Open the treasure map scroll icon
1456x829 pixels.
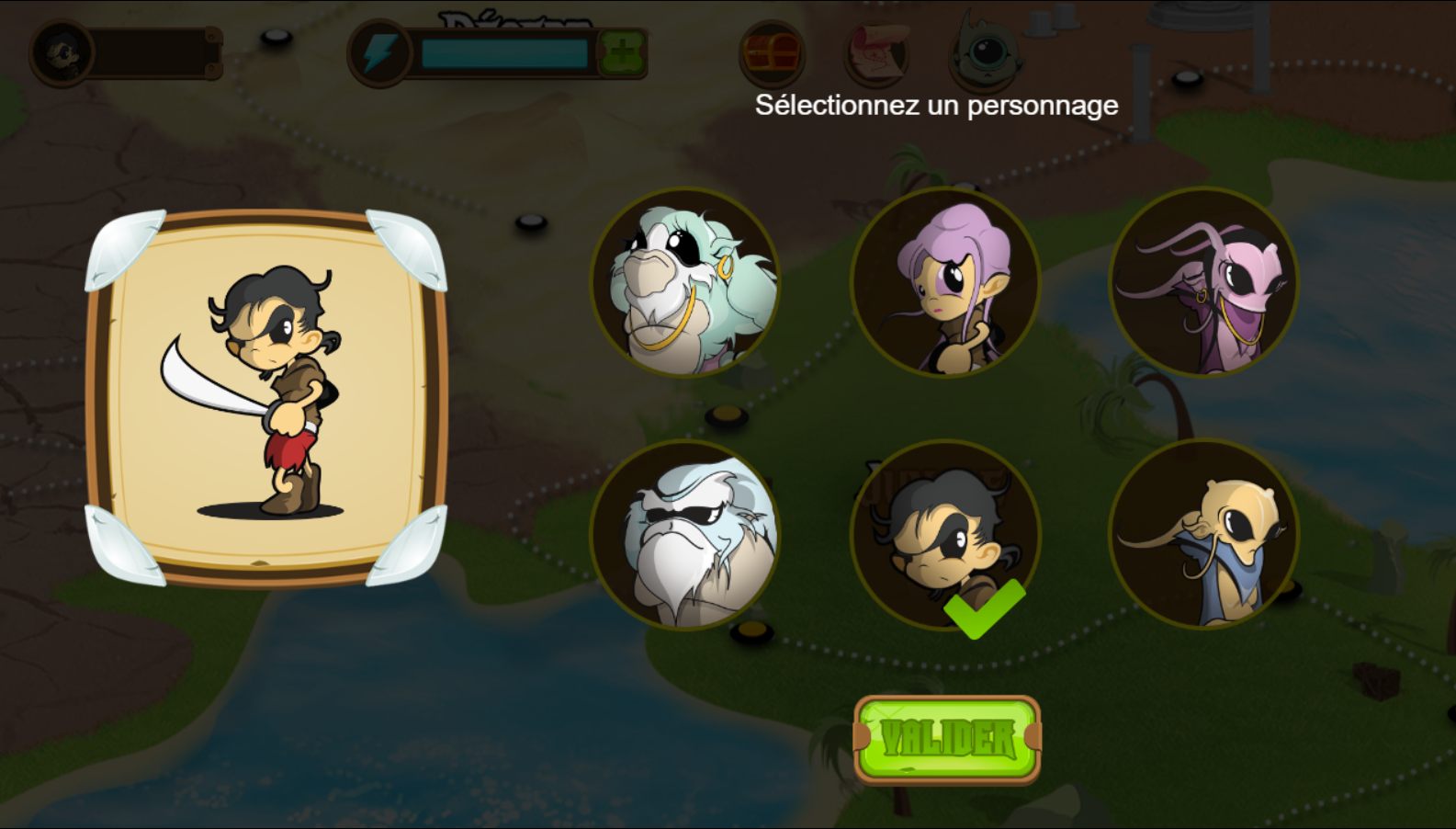[877, 53]
